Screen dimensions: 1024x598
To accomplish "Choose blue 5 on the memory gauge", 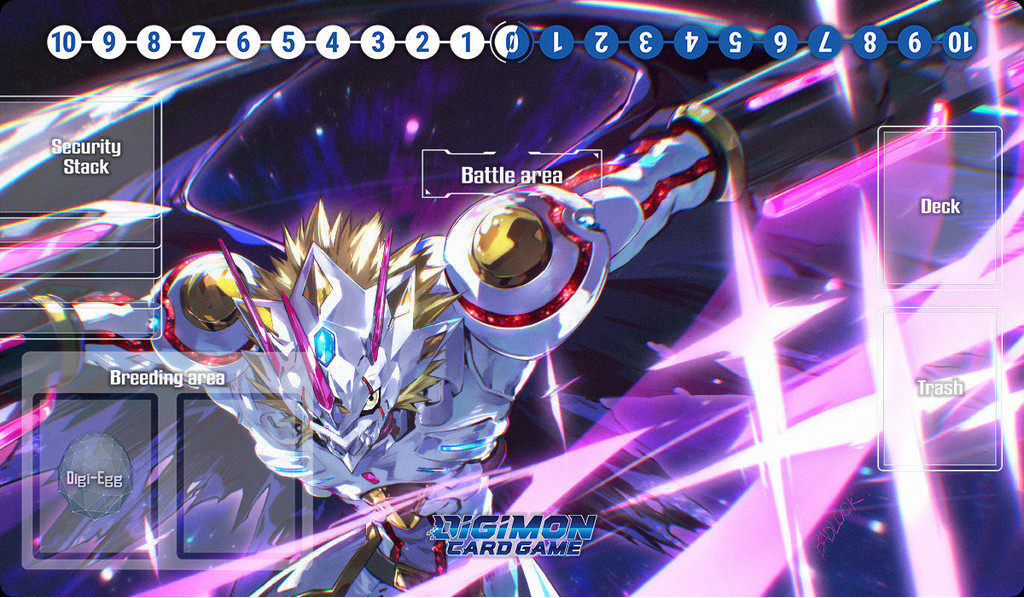I will point(735,43).
